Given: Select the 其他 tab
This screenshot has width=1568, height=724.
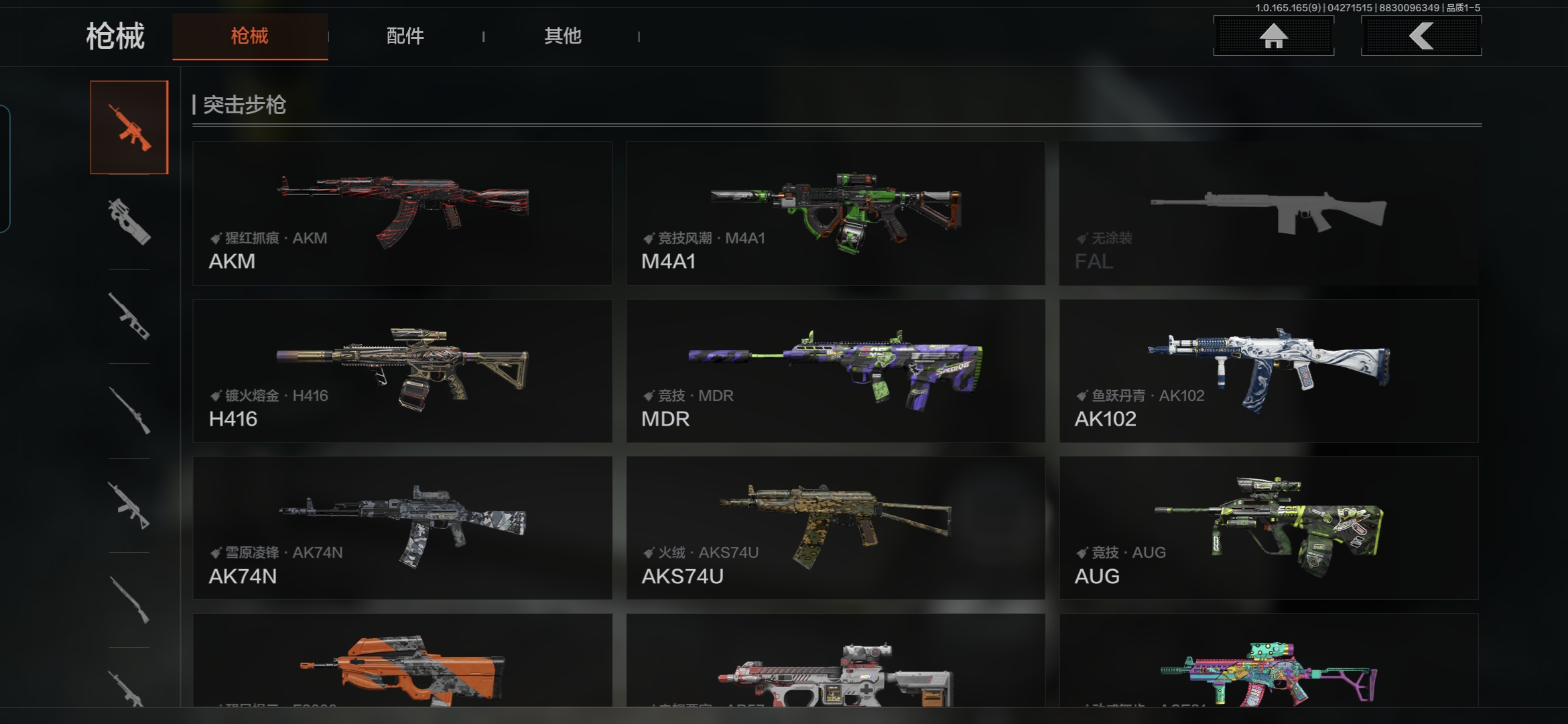Looking at the screenshot, I should (562, 36).
